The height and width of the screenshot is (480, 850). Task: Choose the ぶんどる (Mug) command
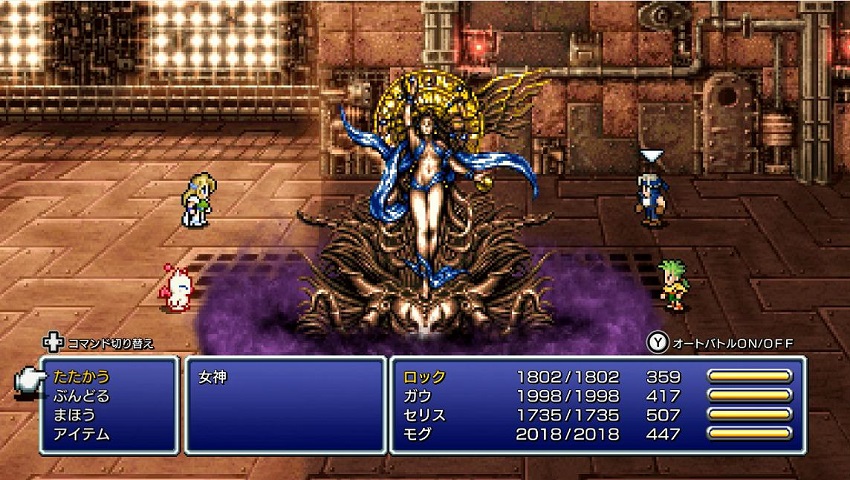coord(76,396)
